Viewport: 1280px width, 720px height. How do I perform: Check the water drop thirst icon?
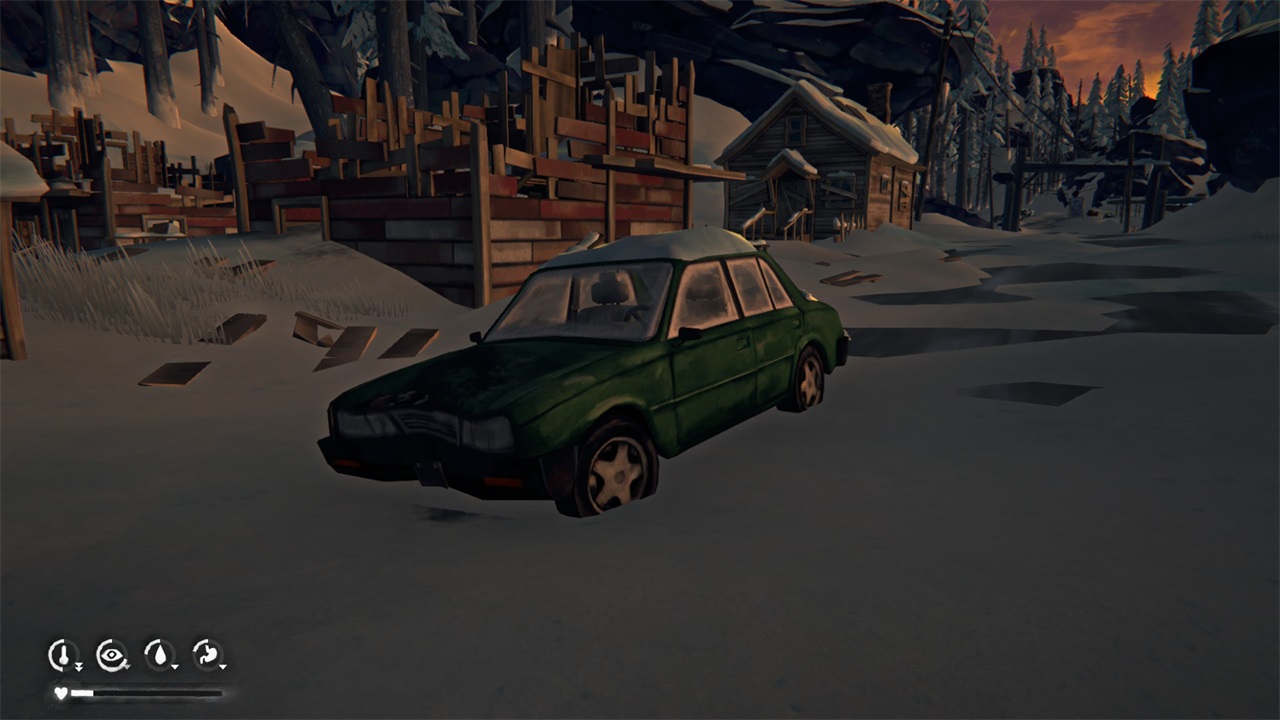[159, 655]
